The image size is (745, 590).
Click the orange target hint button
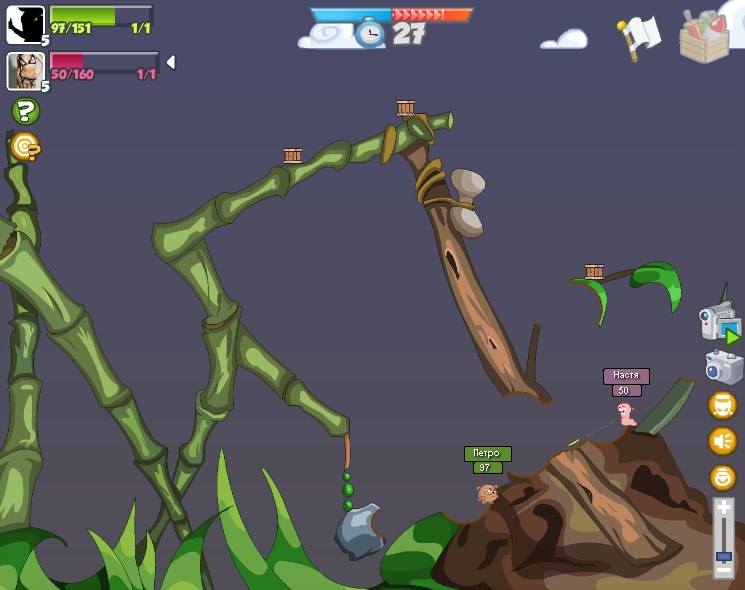point(25,147)
